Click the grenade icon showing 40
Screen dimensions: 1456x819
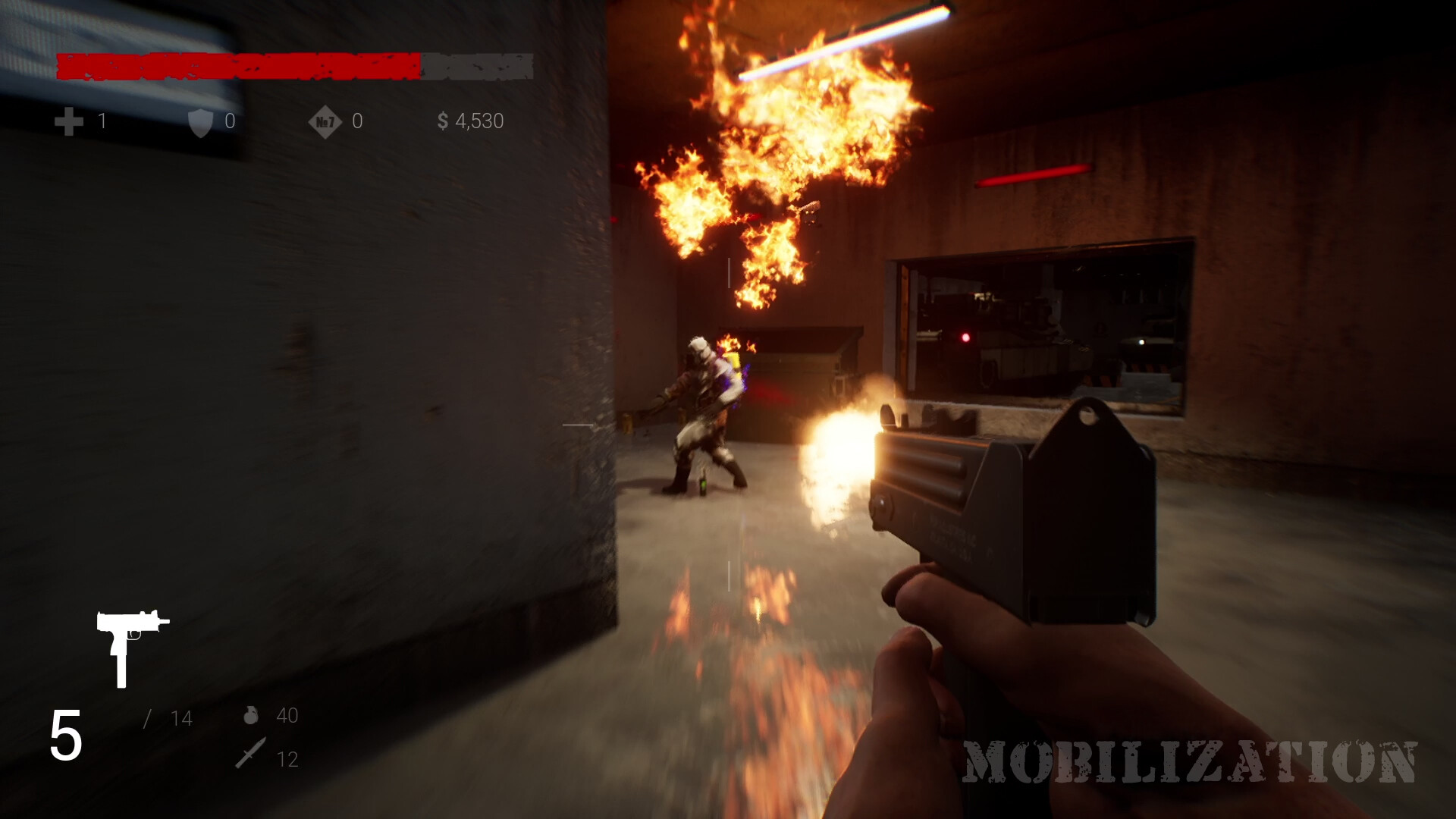(253, 714)
